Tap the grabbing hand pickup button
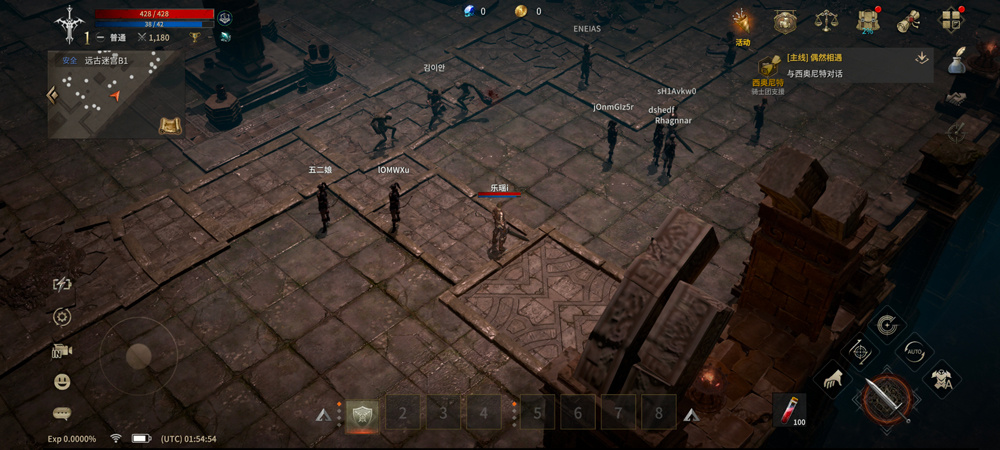The width and height of the screenshot is (1000, 450). [833, 379]
